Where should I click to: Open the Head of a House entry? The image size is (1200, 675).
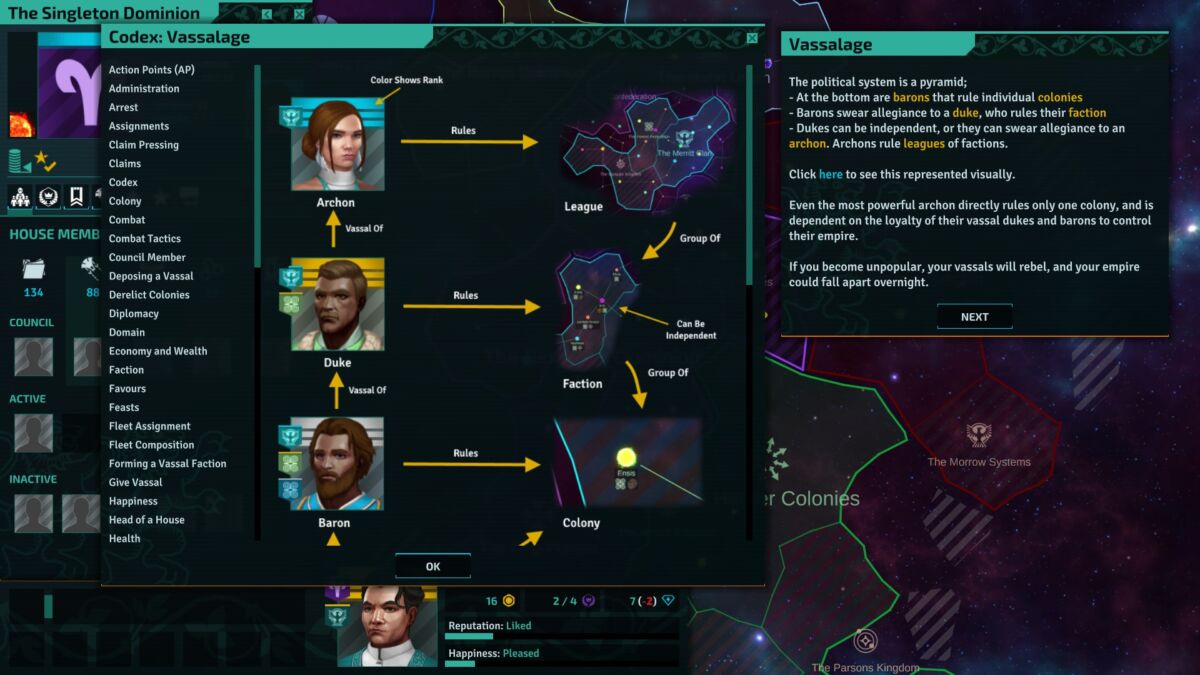(x=146, y=520)
